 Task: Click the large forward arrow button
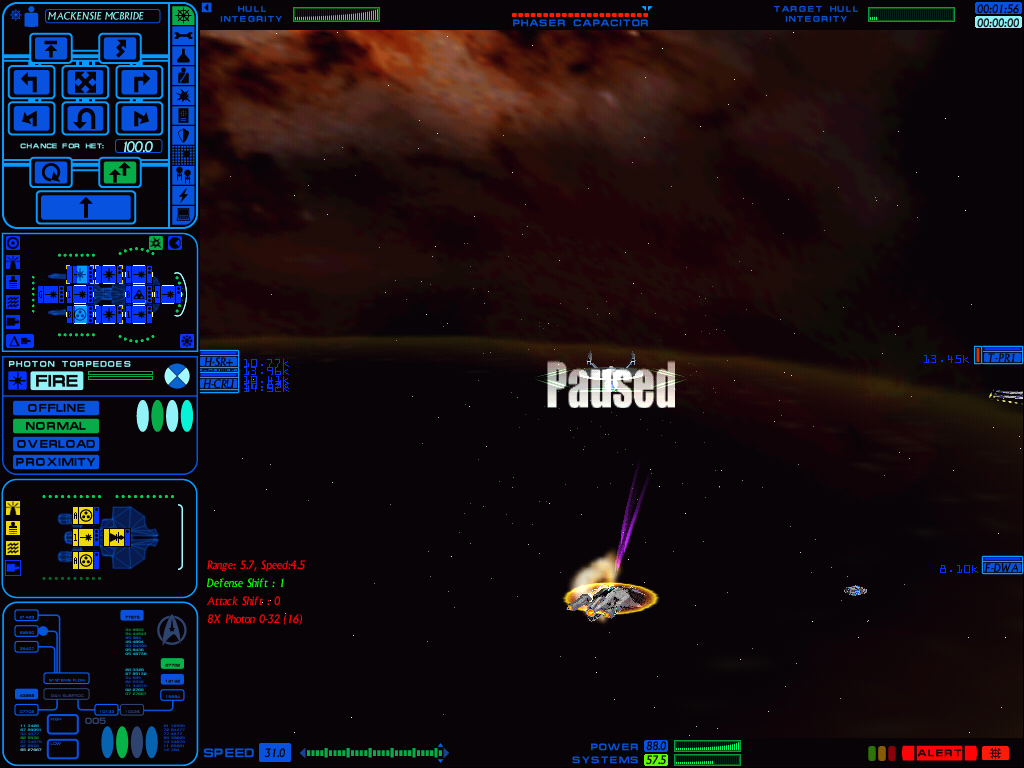point(85,208)
